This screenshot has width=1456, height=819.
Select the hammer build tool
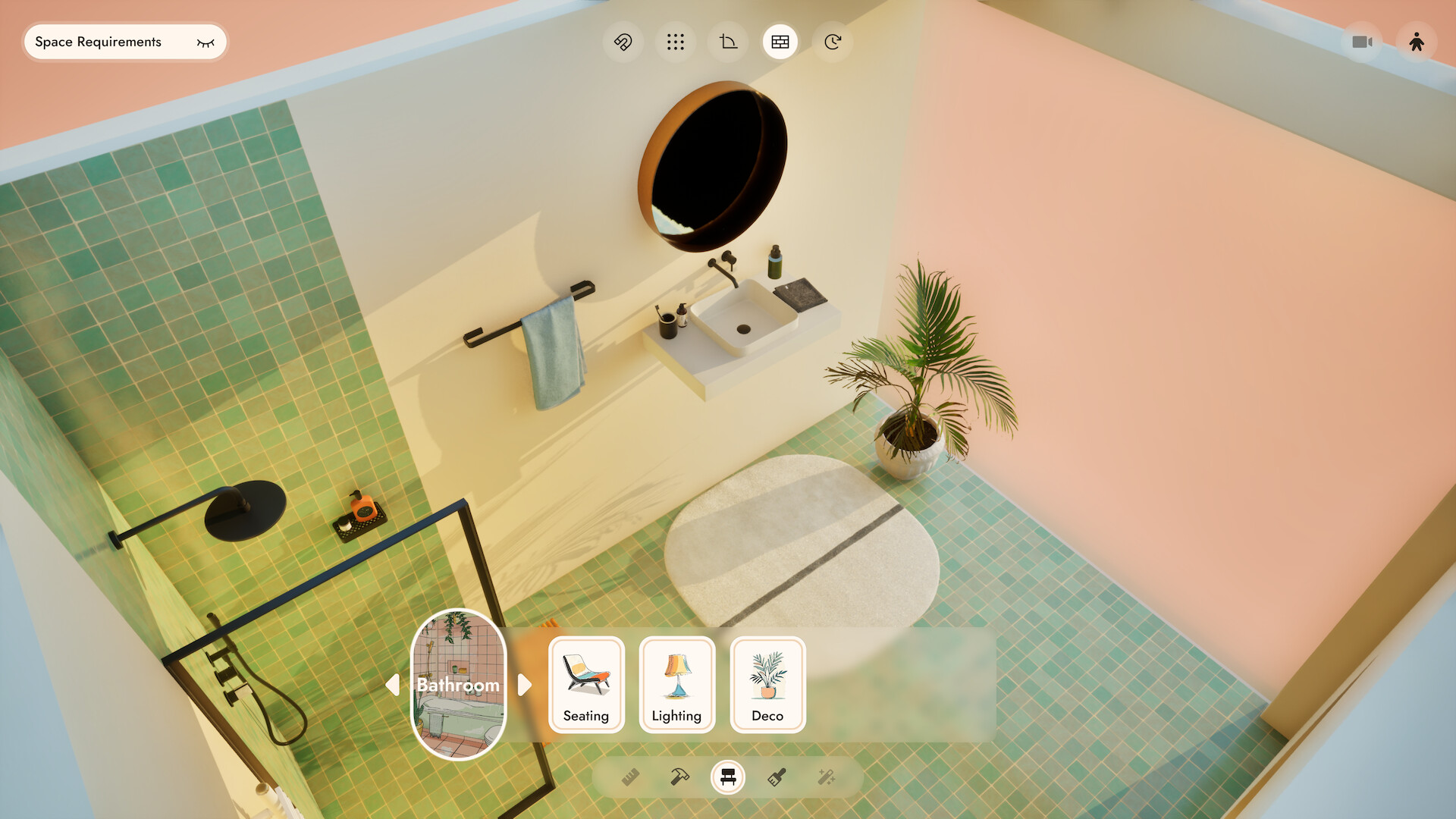pos(678,777)
